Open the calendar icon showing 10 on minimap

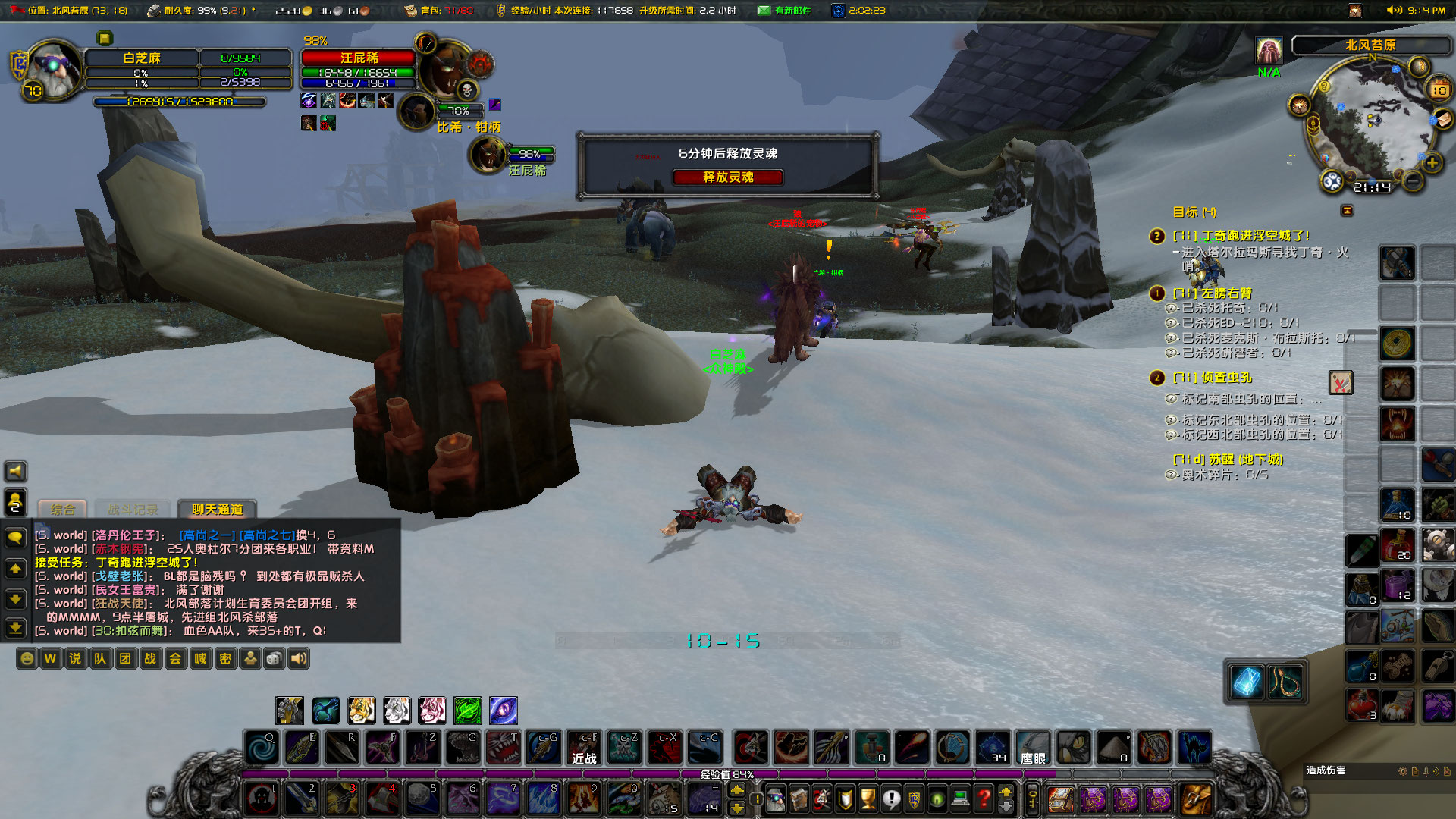pyautogui.click(x=1439, y=88)
